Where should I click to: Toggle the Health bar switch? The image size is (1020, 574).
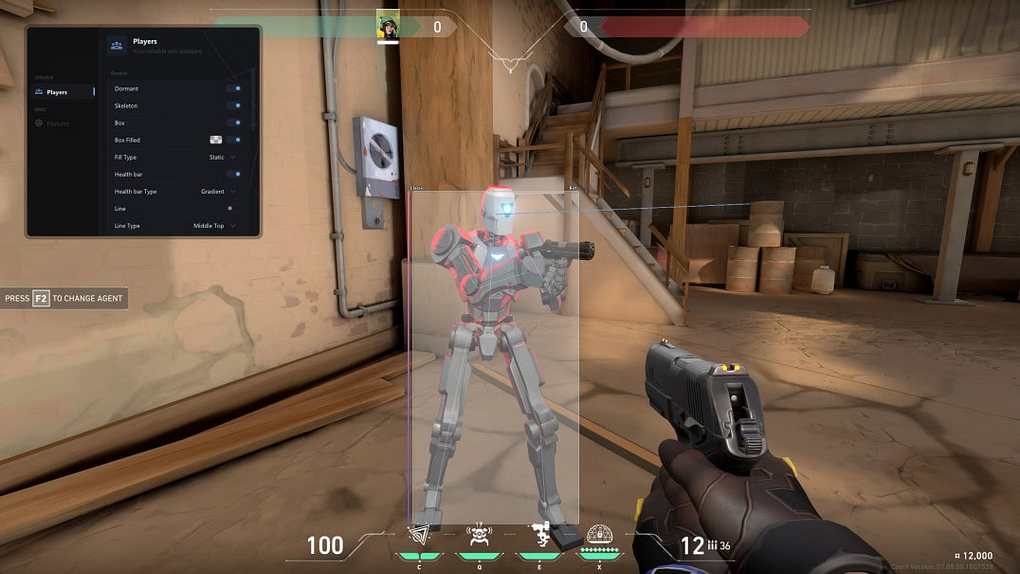[x=234, y=174]
